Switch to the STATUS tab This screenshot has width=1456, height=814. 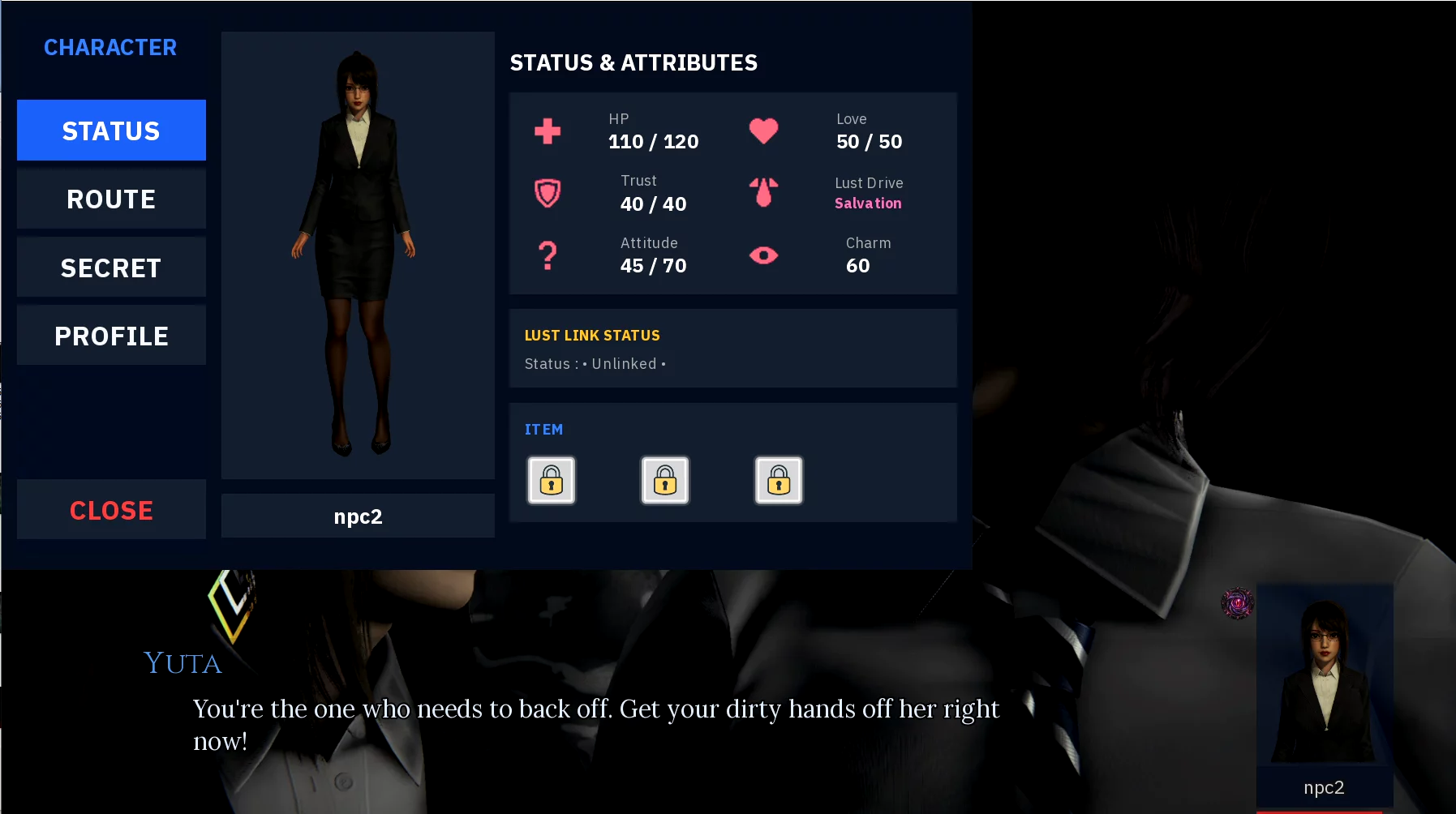pyautogui.click(x=111, y=131)
